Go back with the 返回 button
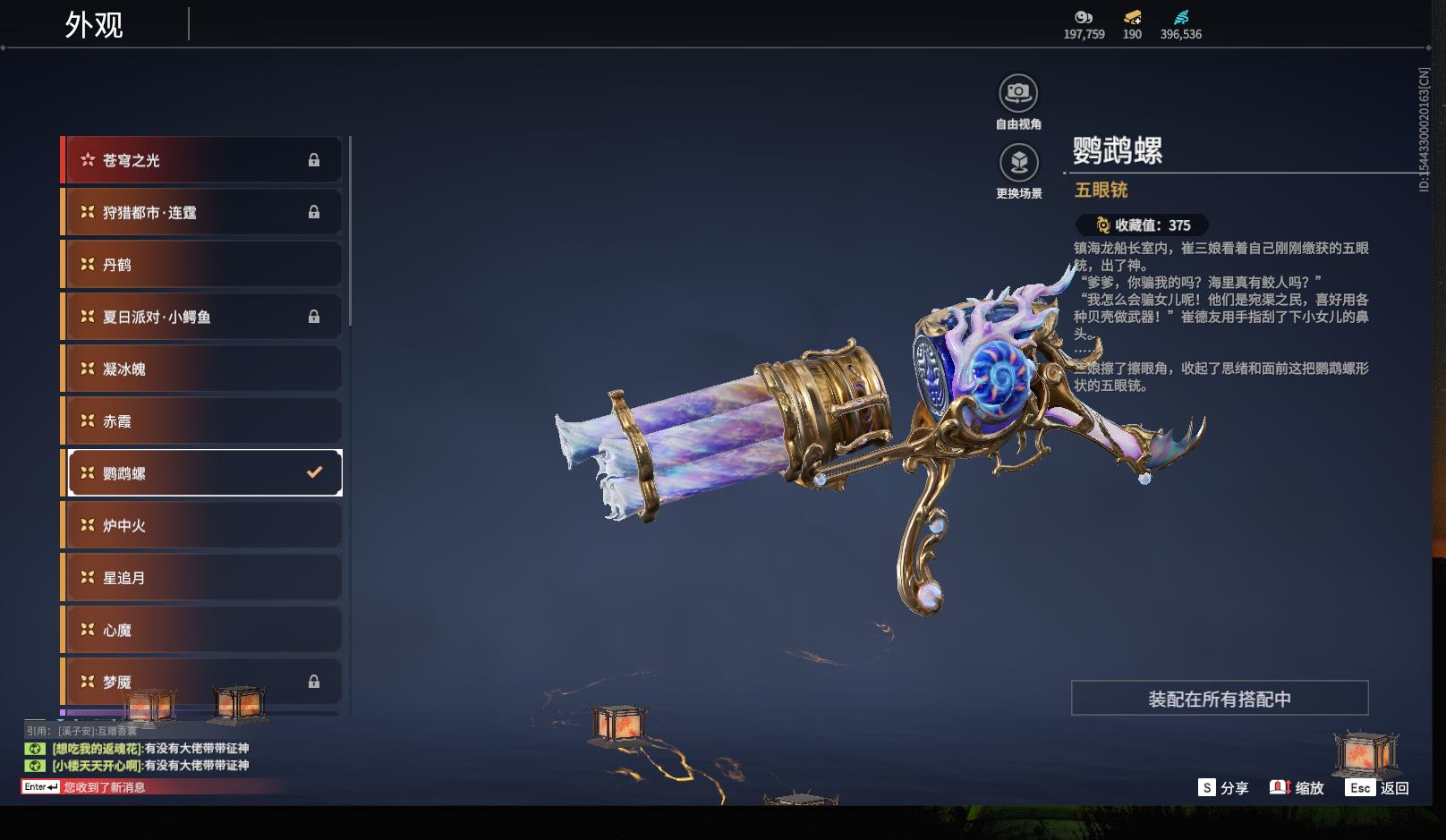This screenshot has width=1446, height=840. (1377, 788)
